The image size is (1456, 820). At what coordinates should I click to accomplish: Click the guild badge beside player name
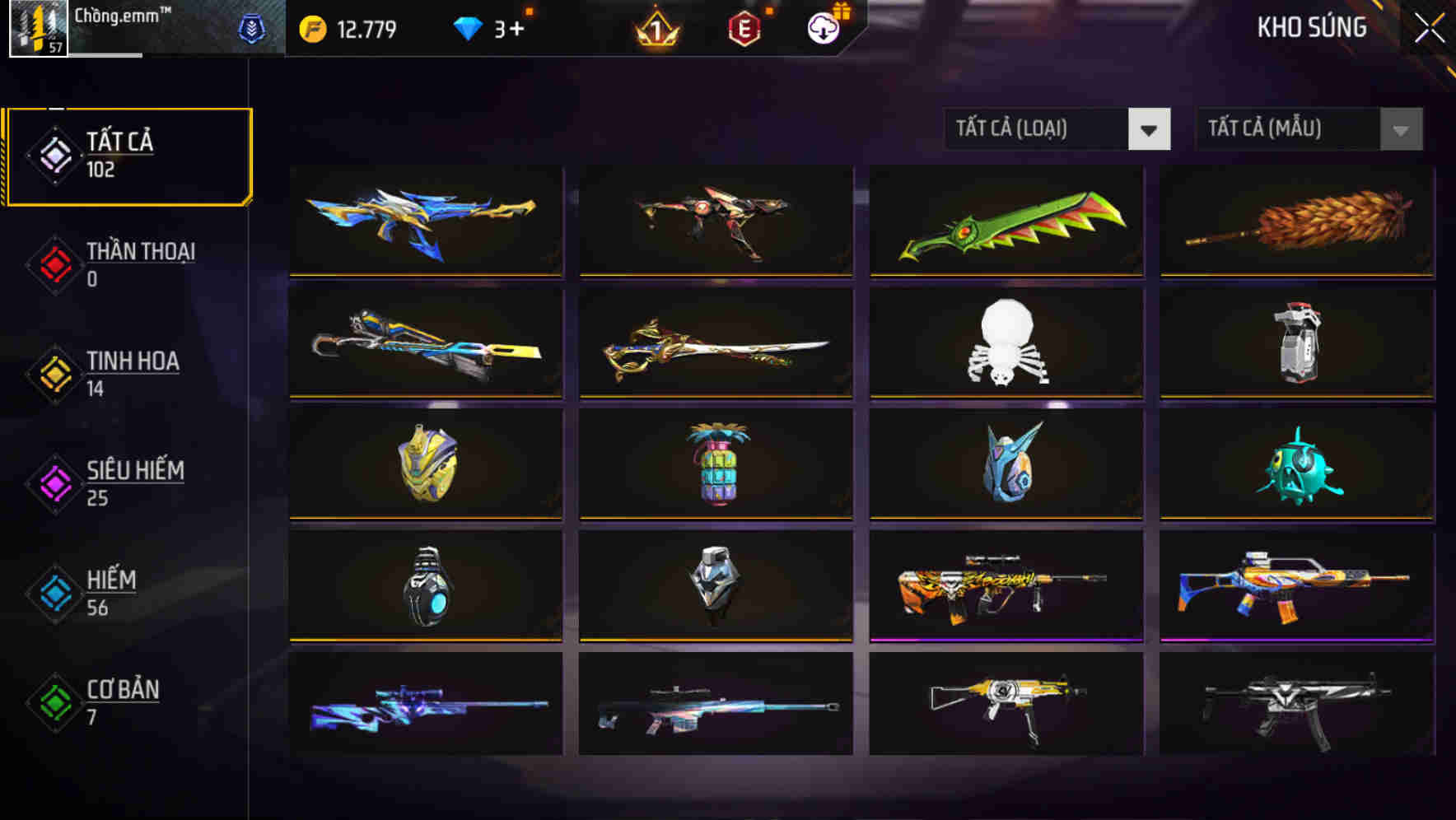(250, 28)
